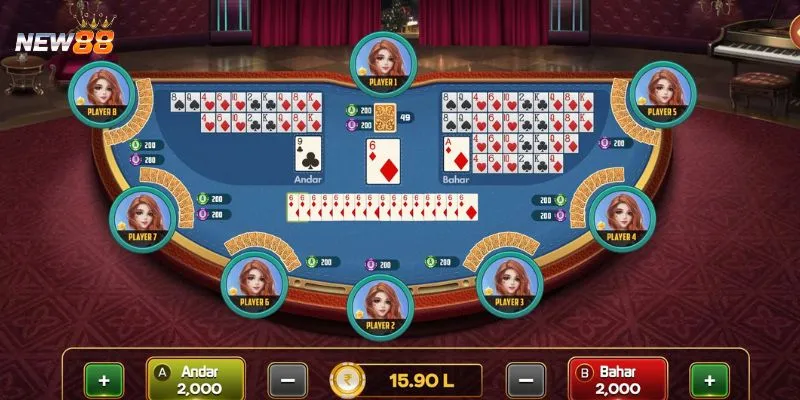
Task: Tap the rupee coin balance 15.90 L
Action: (x=405, y=381)
